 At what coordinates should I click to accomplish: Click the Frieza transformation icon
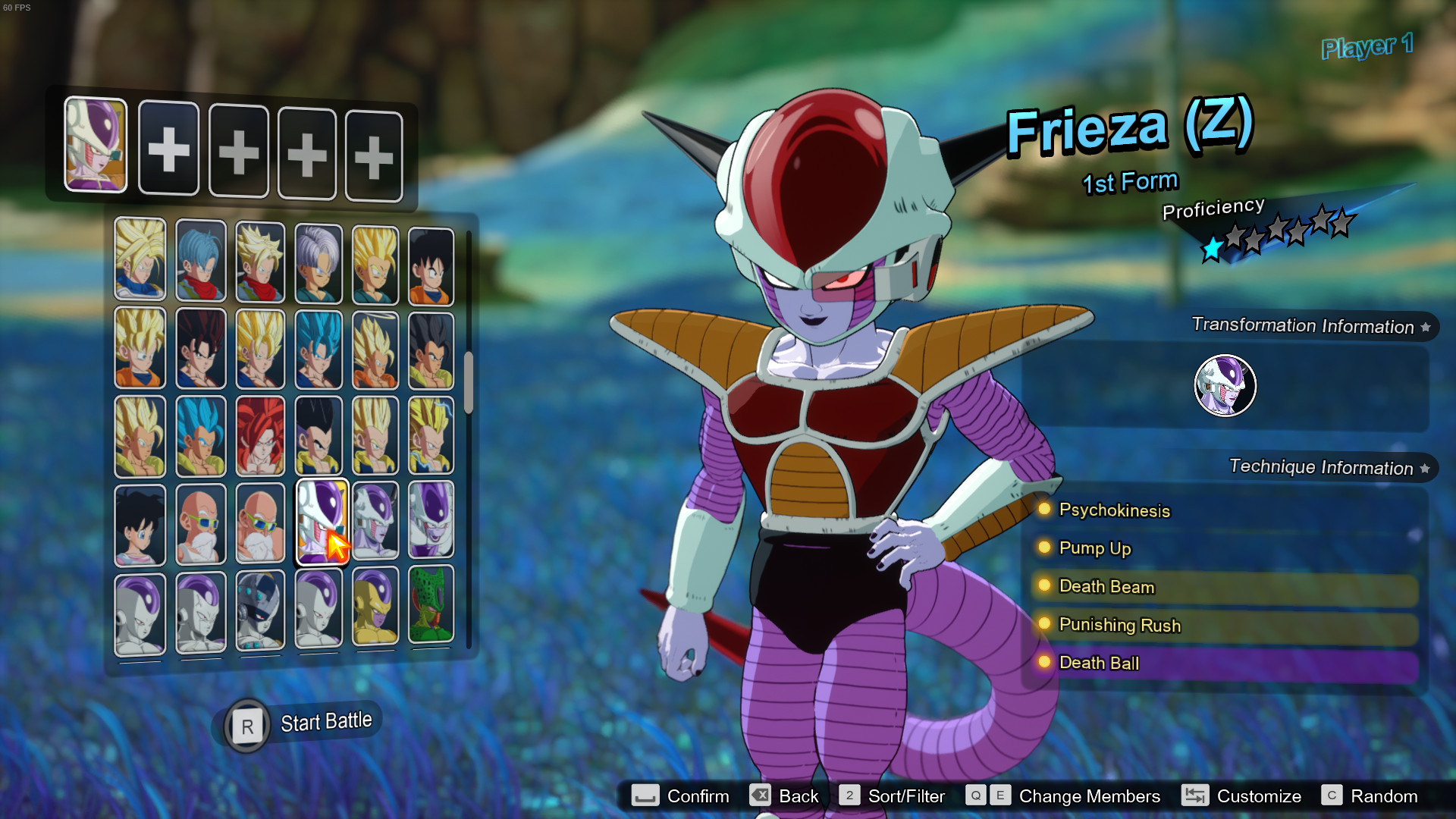point(1225,385)
